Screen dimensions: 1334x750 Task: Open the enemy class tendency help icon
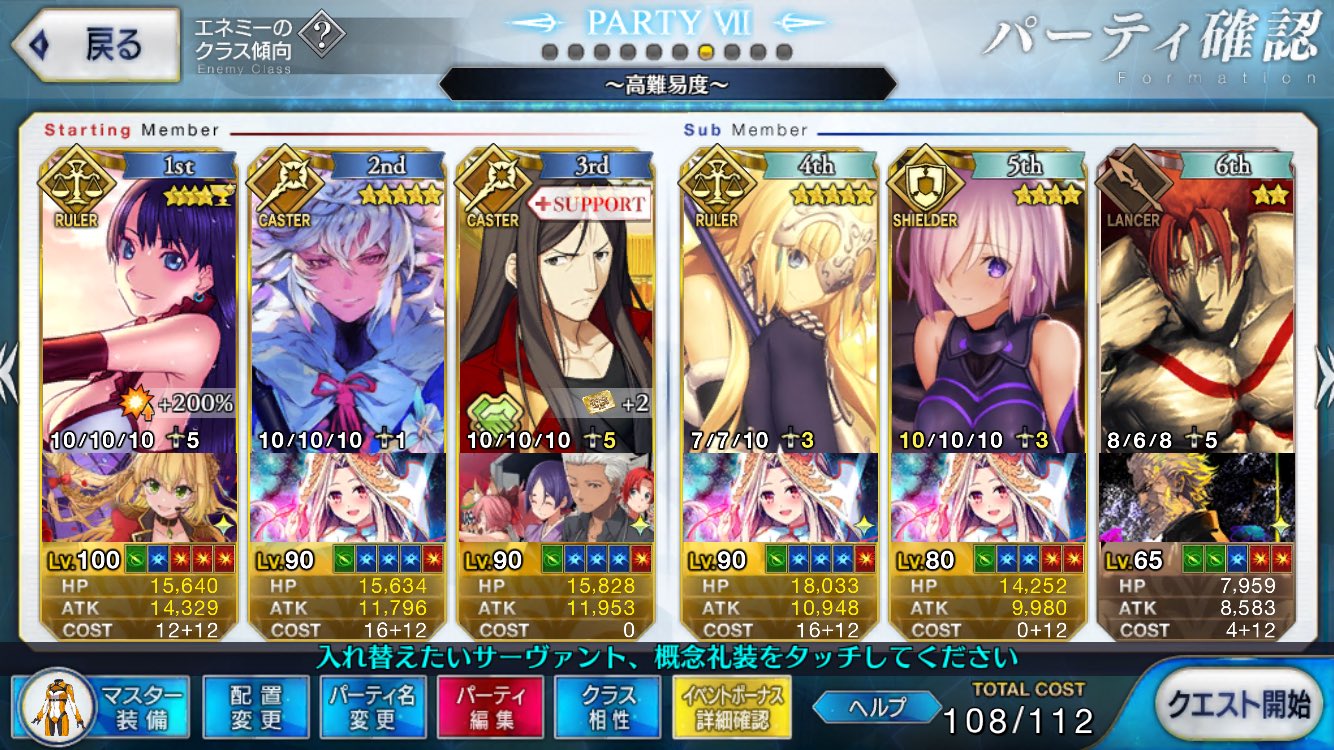click(321, 38)
